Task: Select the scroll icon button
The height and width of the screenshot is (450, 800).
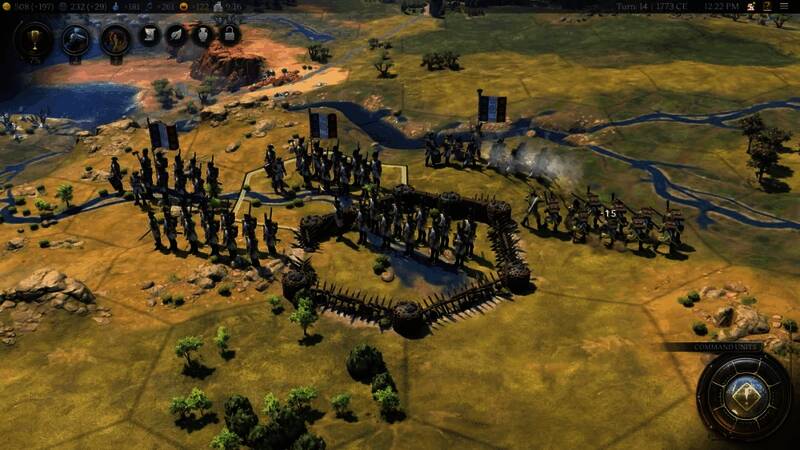Action: click(x=150, y=35)
